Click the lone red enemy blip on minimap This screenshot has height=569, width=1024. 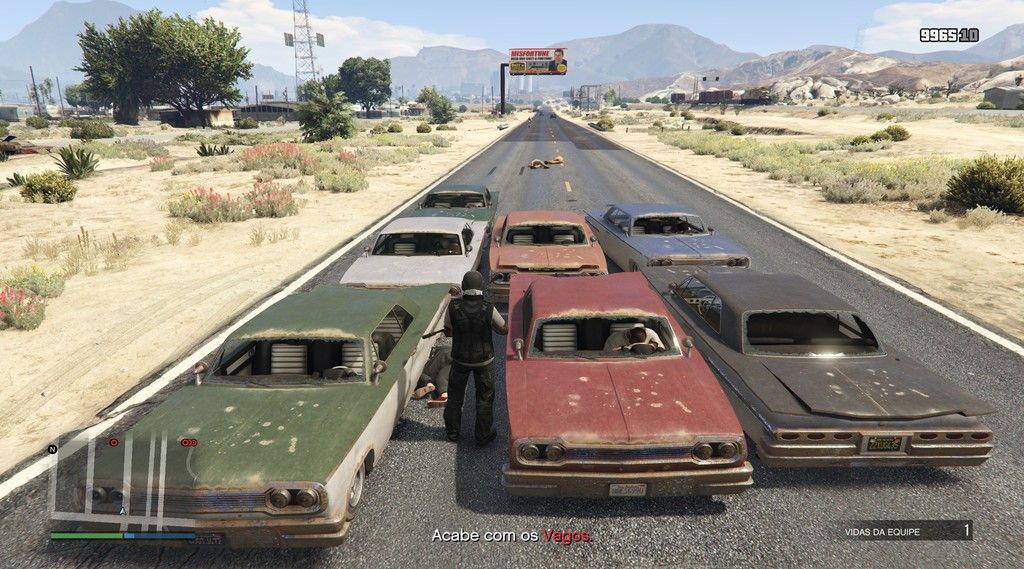pyautogui.click(x=114, y=442)
